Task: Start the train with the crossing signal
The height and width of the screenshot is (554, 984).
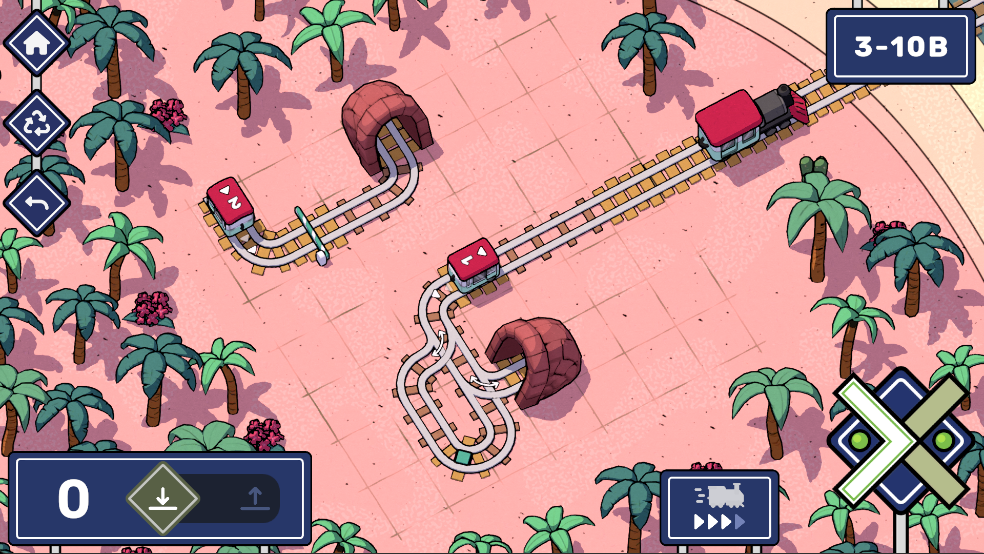Action: [x=901, y=441]
